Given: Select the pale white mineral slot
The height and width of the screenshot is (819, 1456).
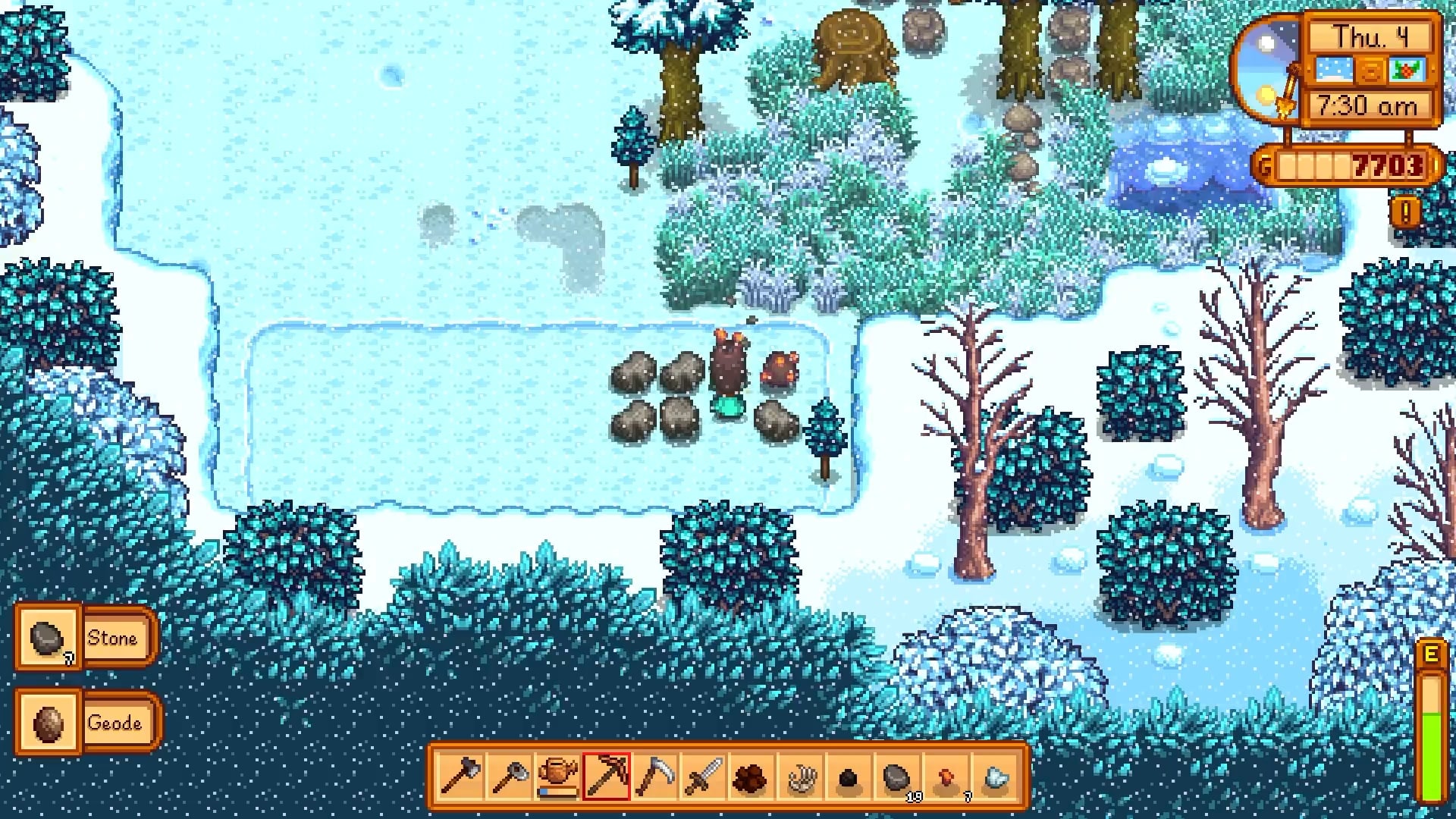Looking at the screenshot, I should pos(994,777).
